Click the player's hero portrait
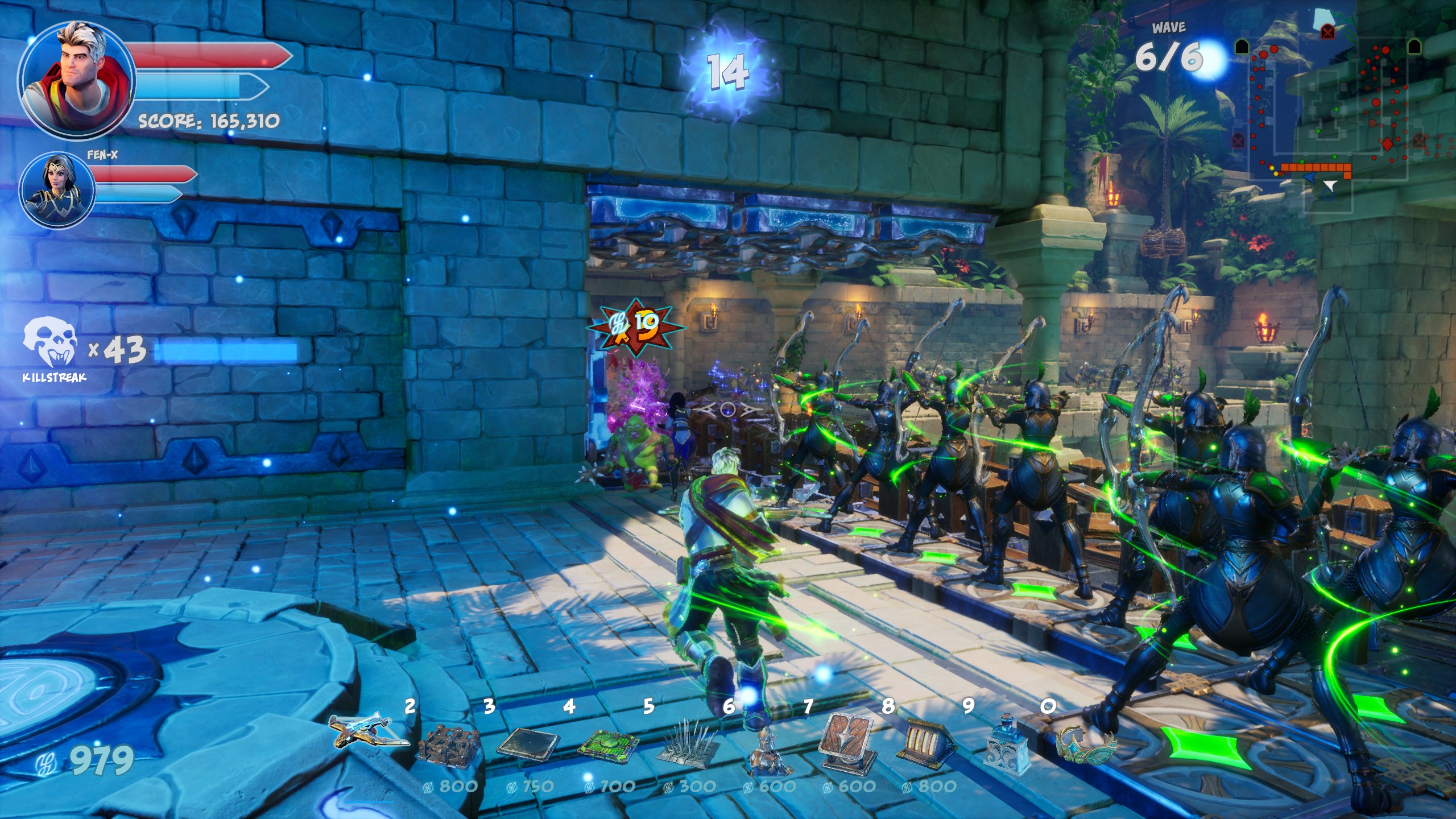The width and height of the screenshot is (1456, 819). [76, 80]
